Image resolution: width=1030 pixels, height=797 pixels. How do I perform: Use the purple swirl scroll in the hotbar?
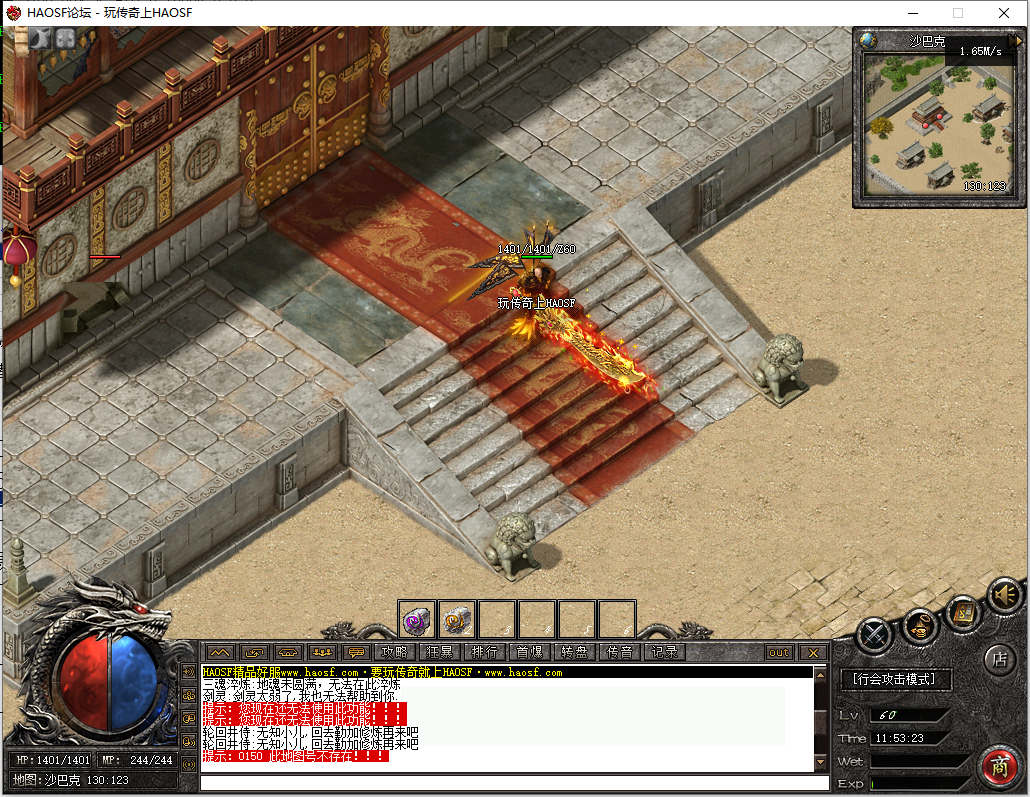(417, 620)
